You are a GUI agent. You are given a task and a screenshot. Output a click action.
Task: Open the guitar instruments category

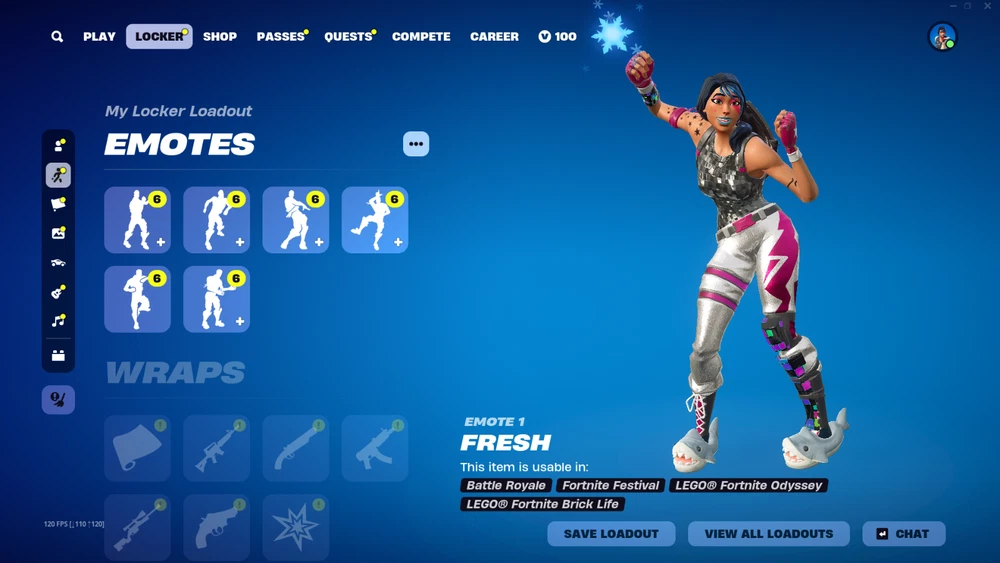pos(58,292)
